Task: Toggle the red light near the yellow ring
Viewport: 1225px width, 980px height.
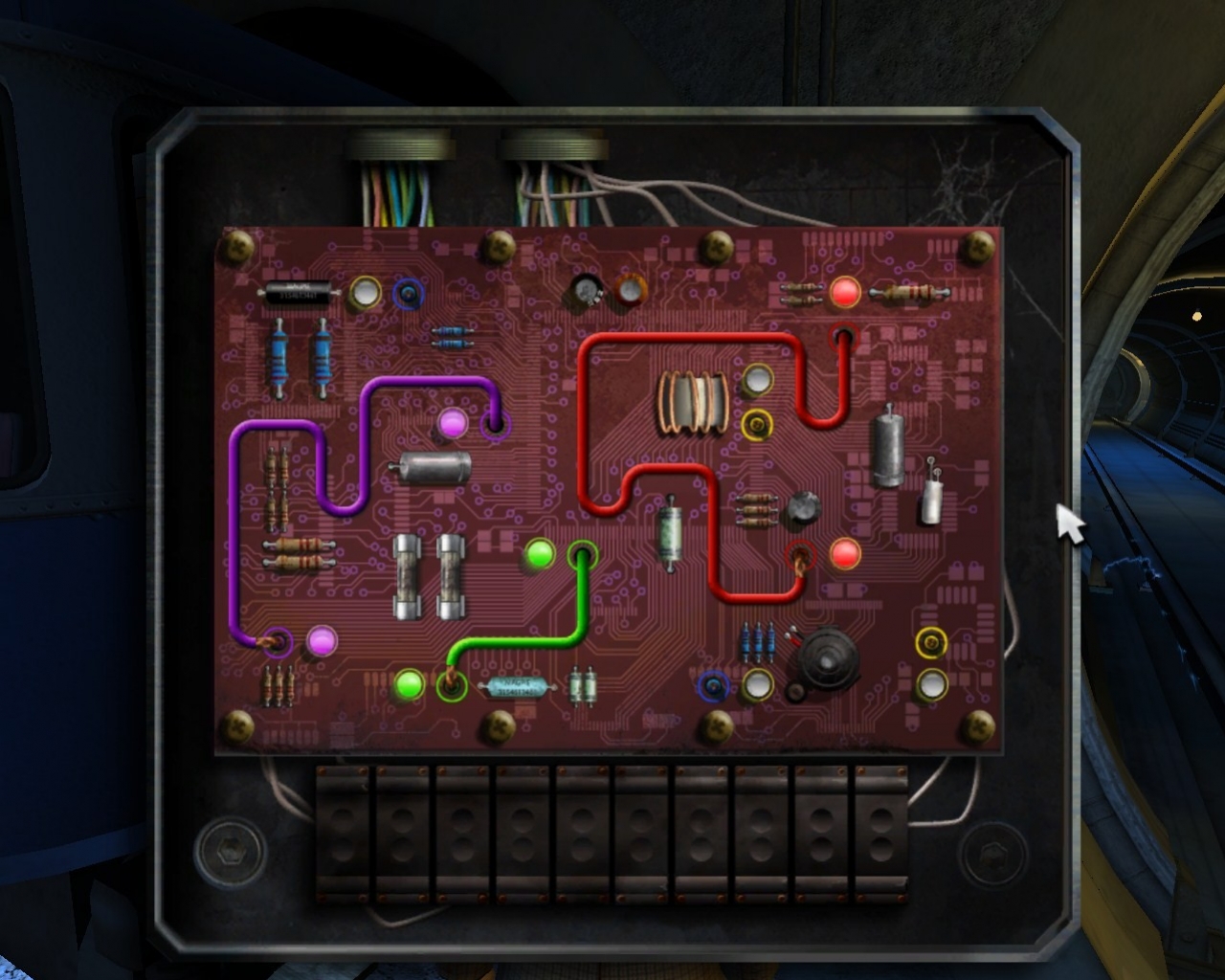Action: 844,553
